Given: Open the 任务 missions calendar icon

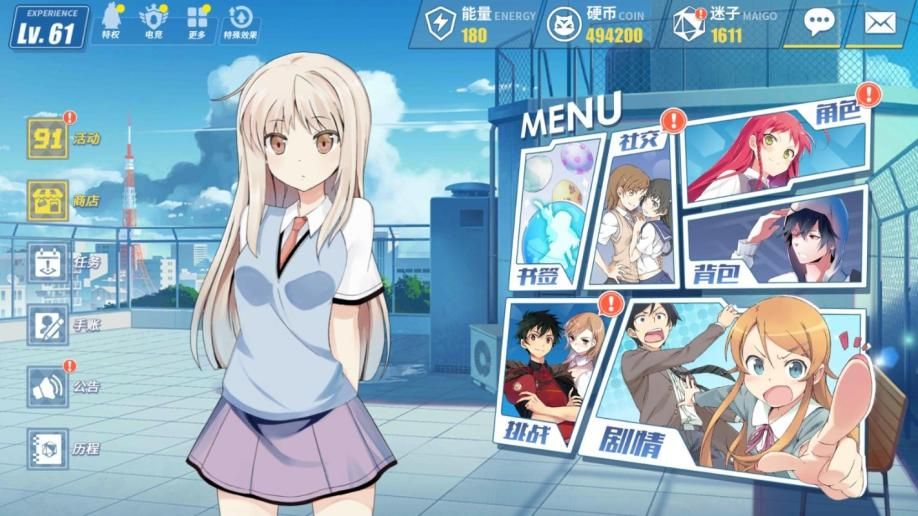Looking at the screenshot, I should click(x=47, y=263).
